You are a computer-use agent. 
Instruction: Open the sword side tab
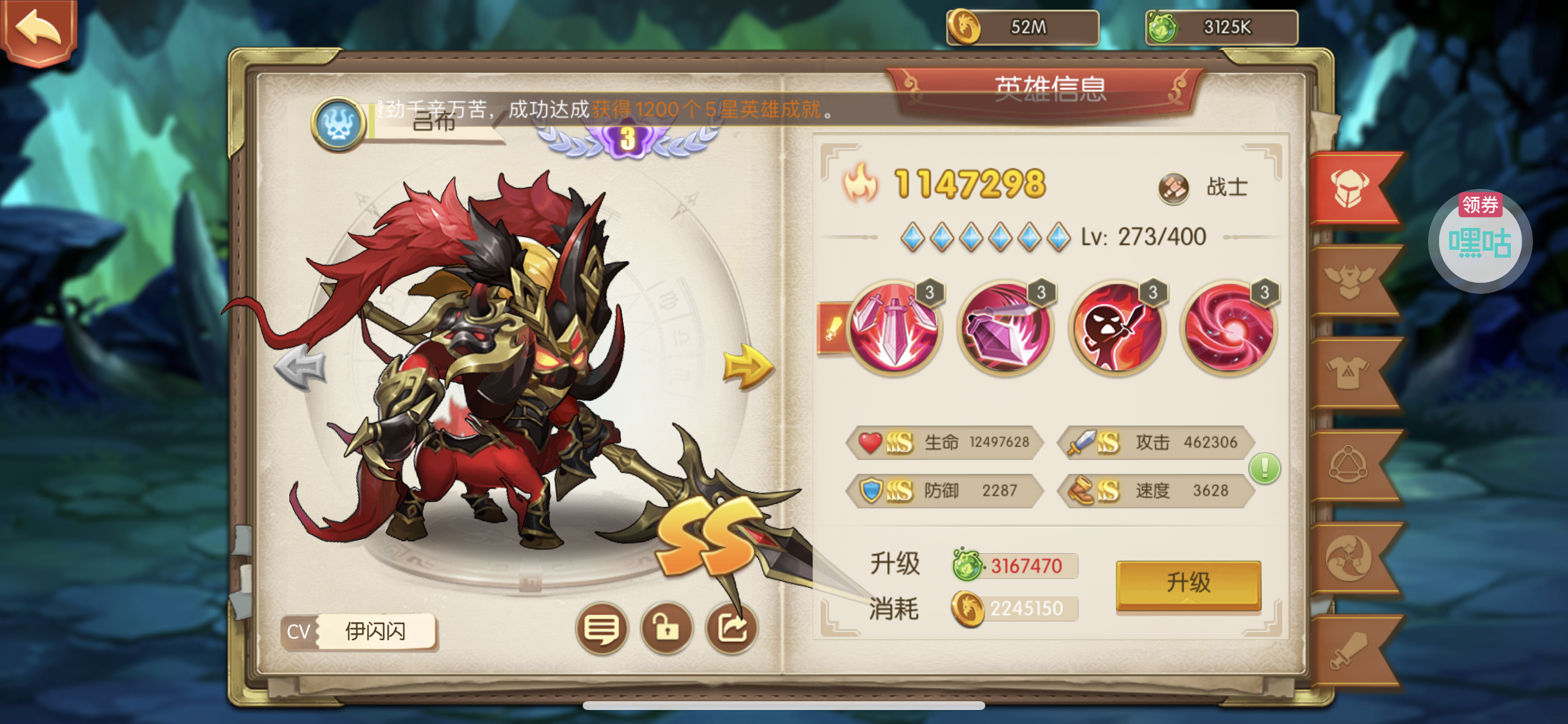1349,651
